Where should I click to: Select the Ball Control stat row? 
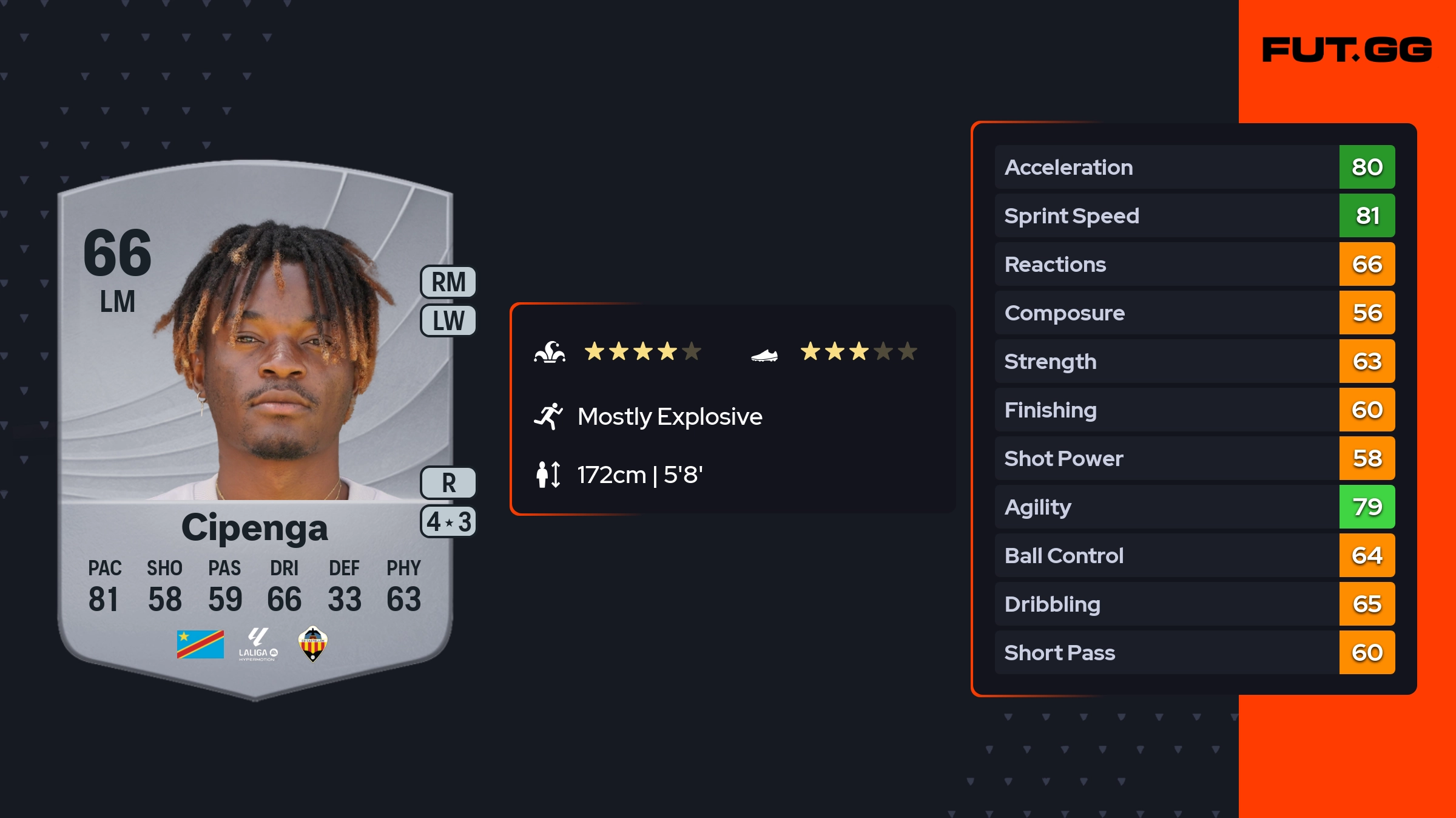(x=1194, y=555)
